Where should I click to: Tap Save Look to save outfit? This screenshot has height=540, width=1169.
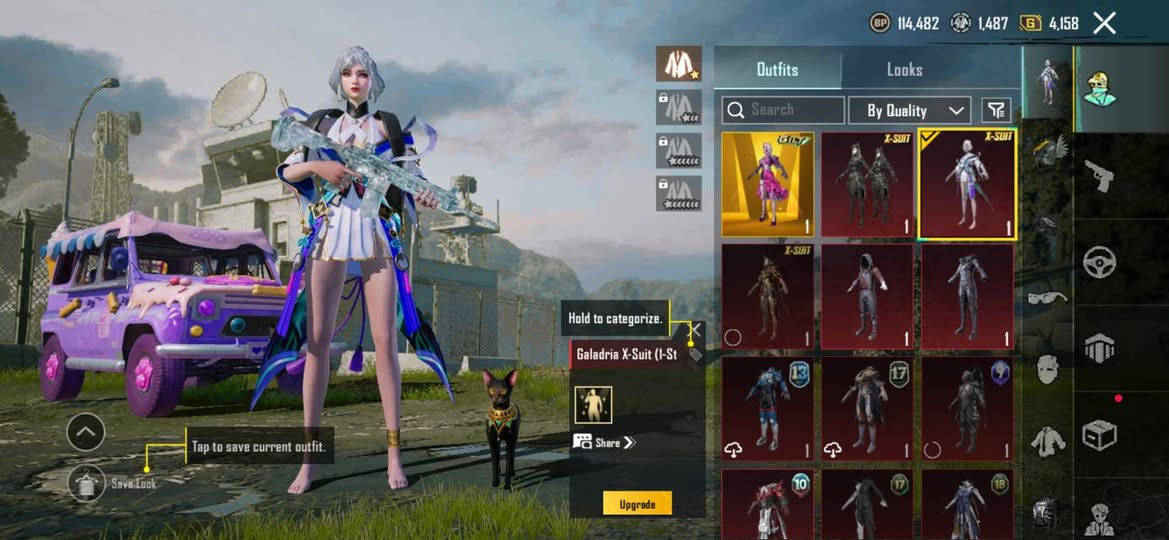[x=88, y=483]
